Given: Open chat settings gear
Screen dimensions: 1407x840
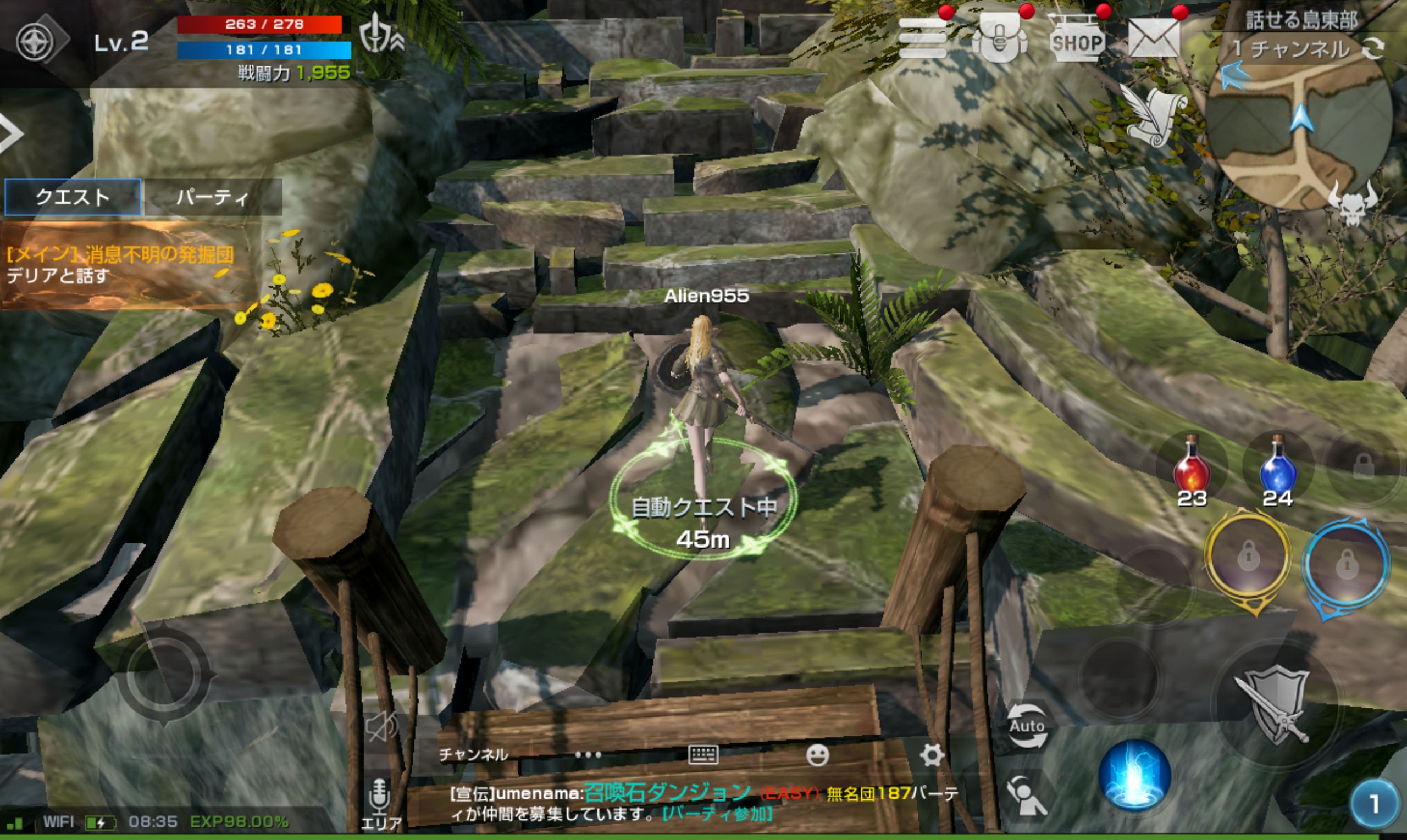Looking at the screenshot, I should [932, 755].
